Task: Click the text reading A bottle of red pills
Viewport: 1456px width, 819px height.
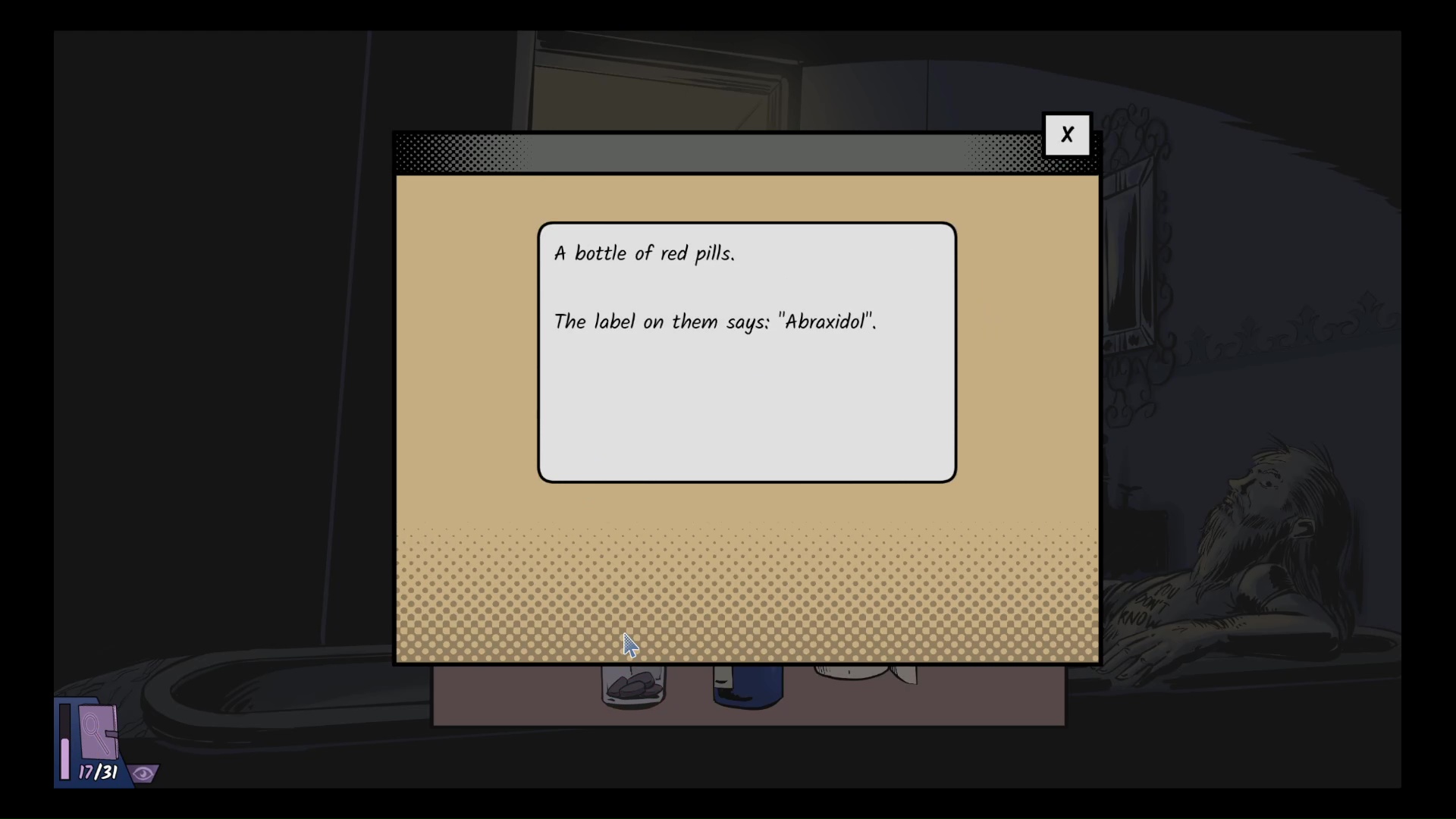Action: click(645, 253)
